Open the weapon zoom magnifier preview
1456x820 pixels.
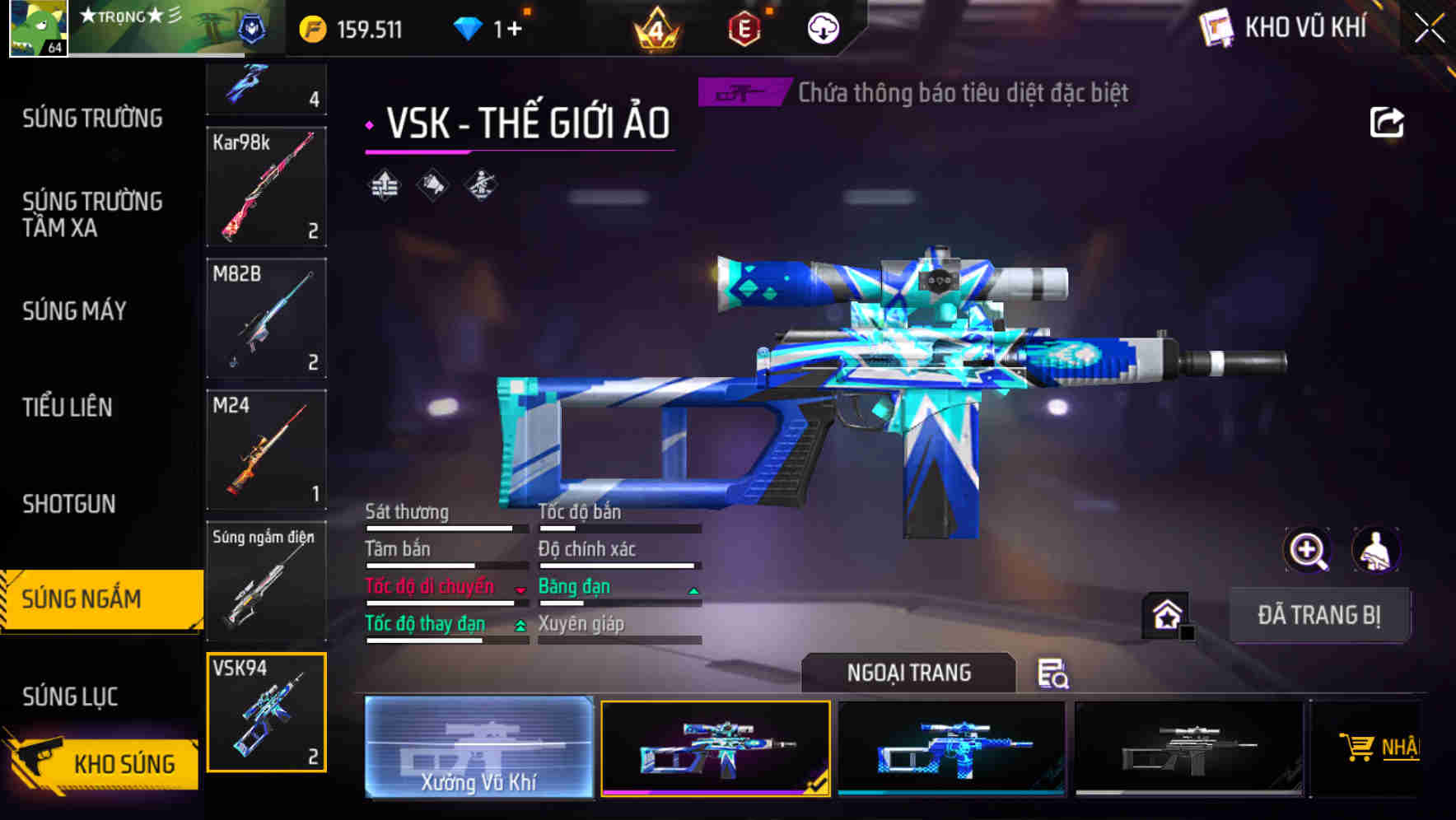click(1307, 550)
